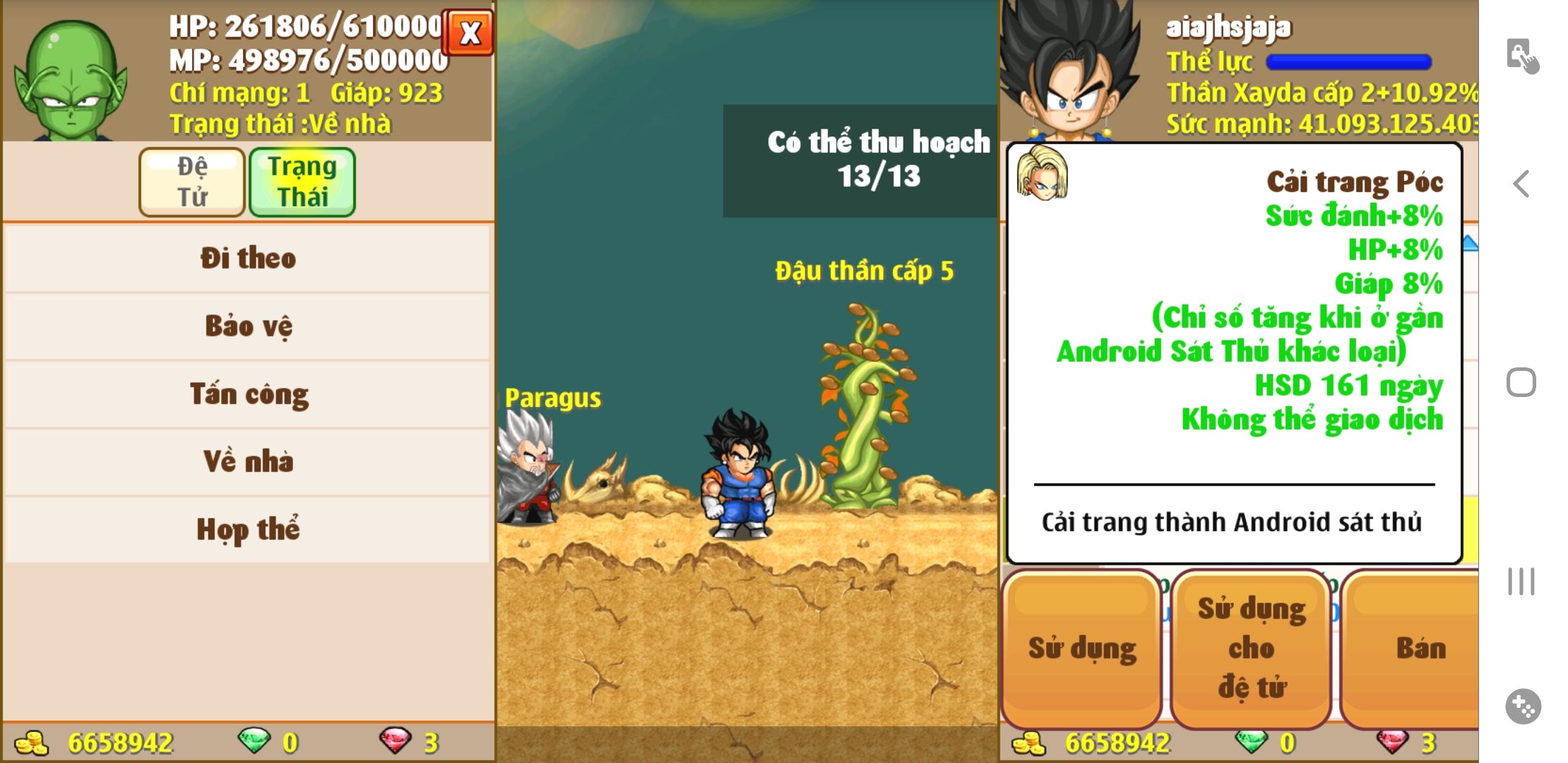Activate Hợp thể fusion option

(247, 529)
